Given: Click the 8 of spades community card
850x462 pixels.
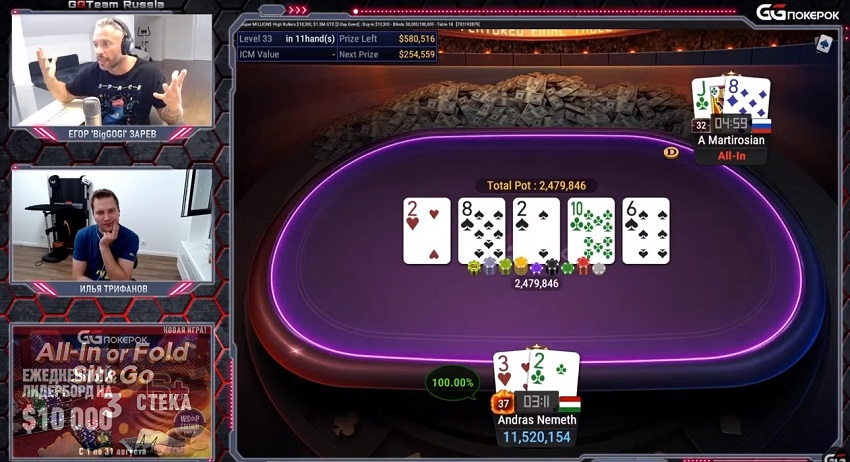Looking at the screenshot, I should coord(481,231).
